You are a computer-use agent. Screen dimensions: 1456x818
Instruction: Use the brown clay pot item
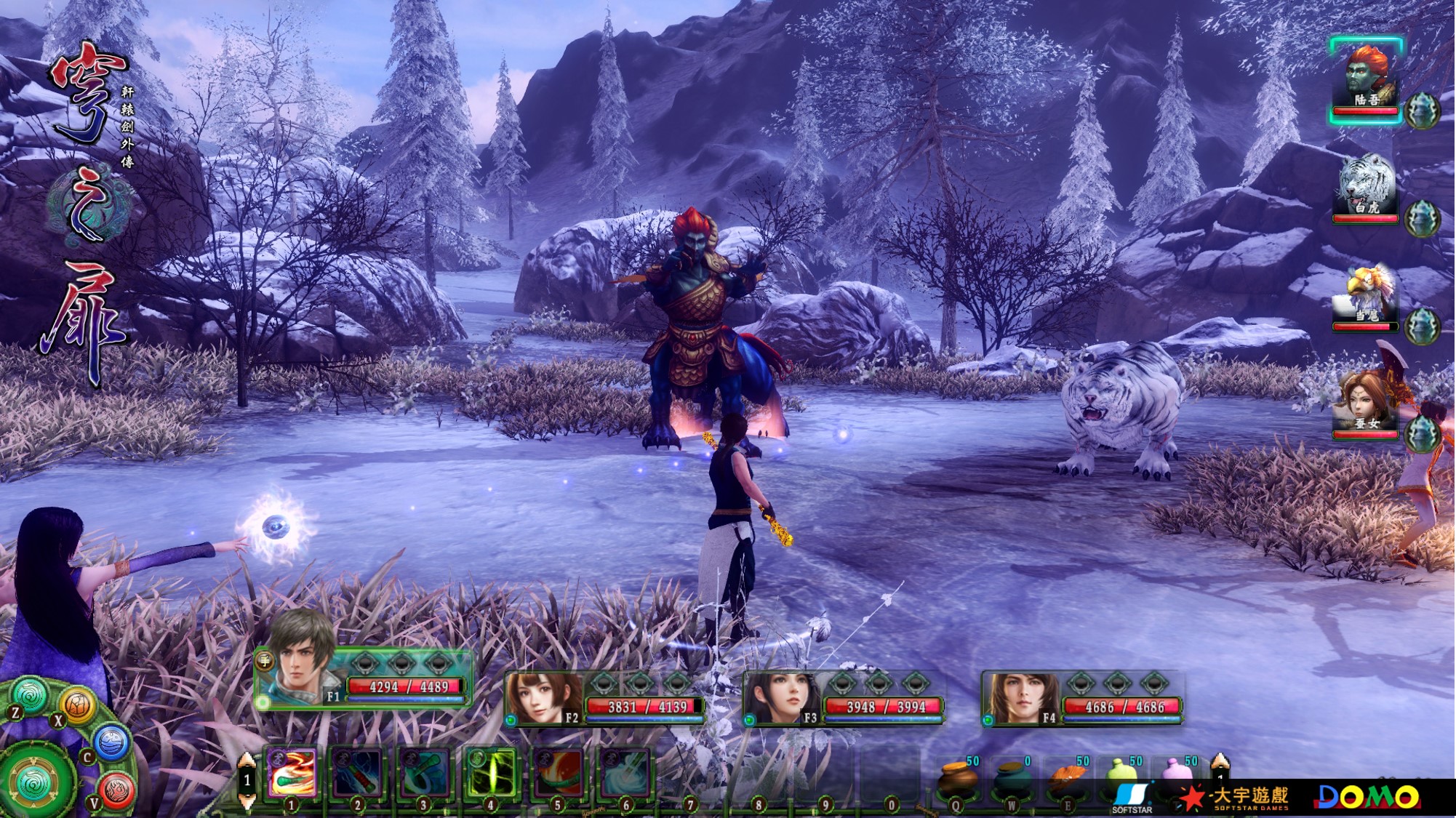click(x=956, y=779)
